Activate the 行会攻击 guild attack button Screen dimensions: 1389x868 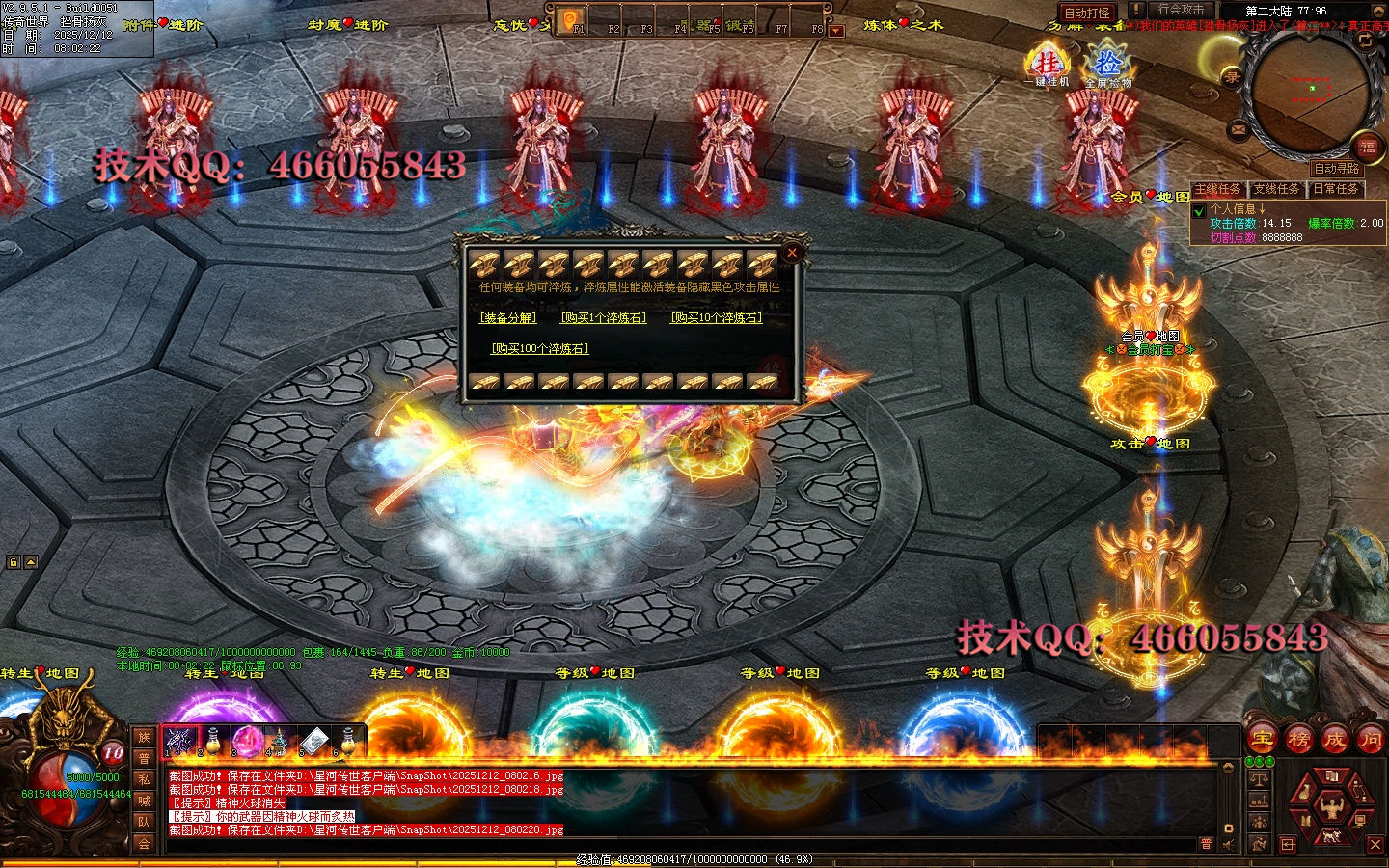pos(1181,10)
